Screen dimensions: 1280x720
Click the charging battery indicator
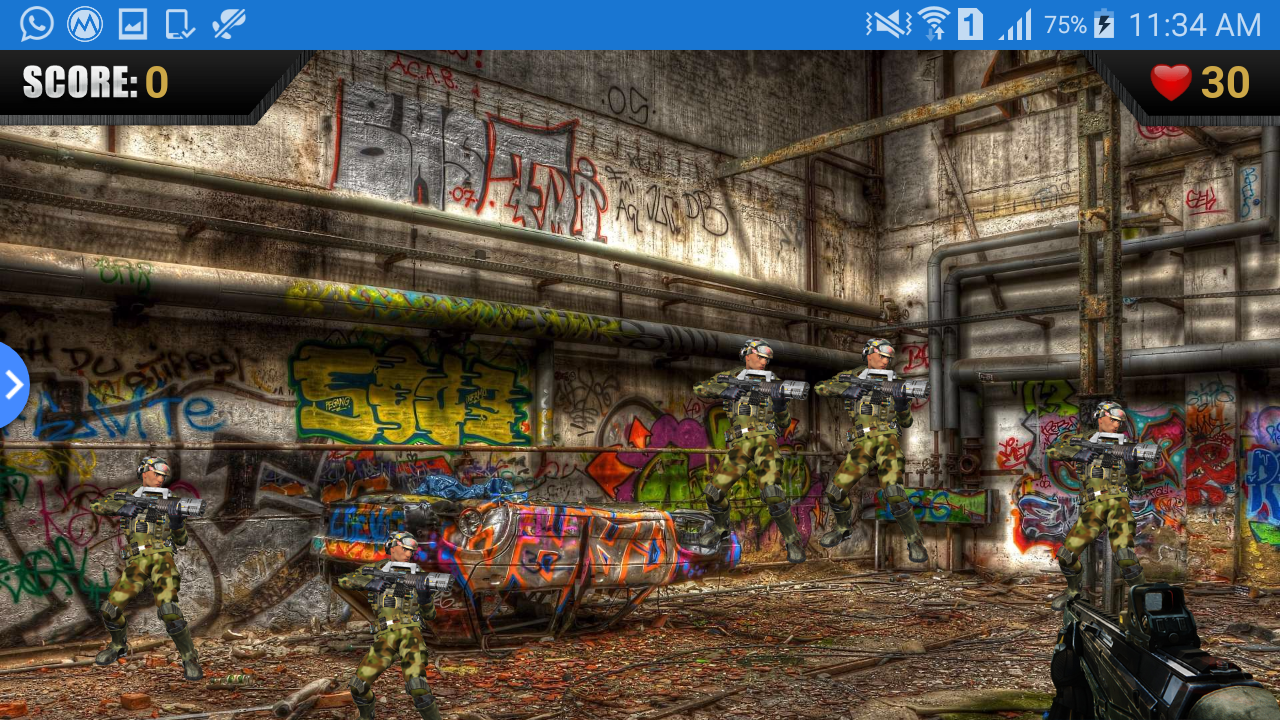1105,24
